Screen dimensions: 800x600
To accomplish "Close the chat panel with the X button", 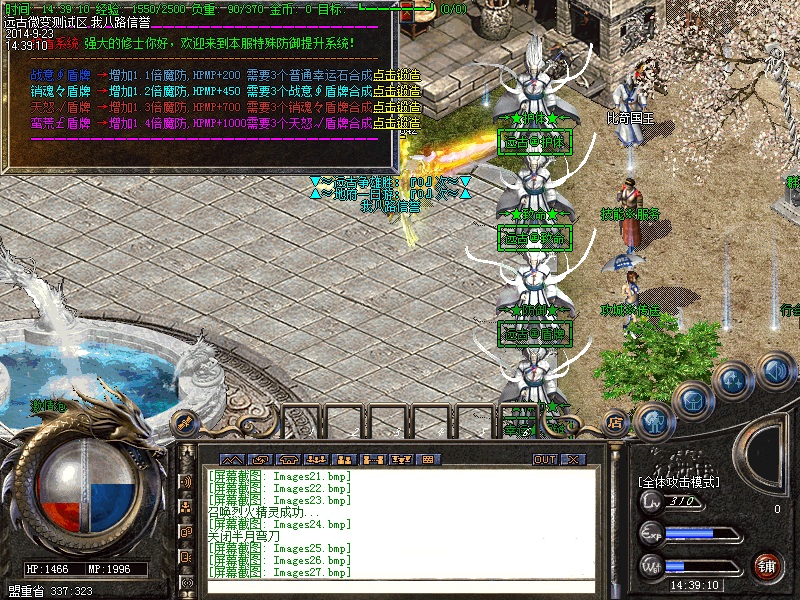I will pos(573,459).
